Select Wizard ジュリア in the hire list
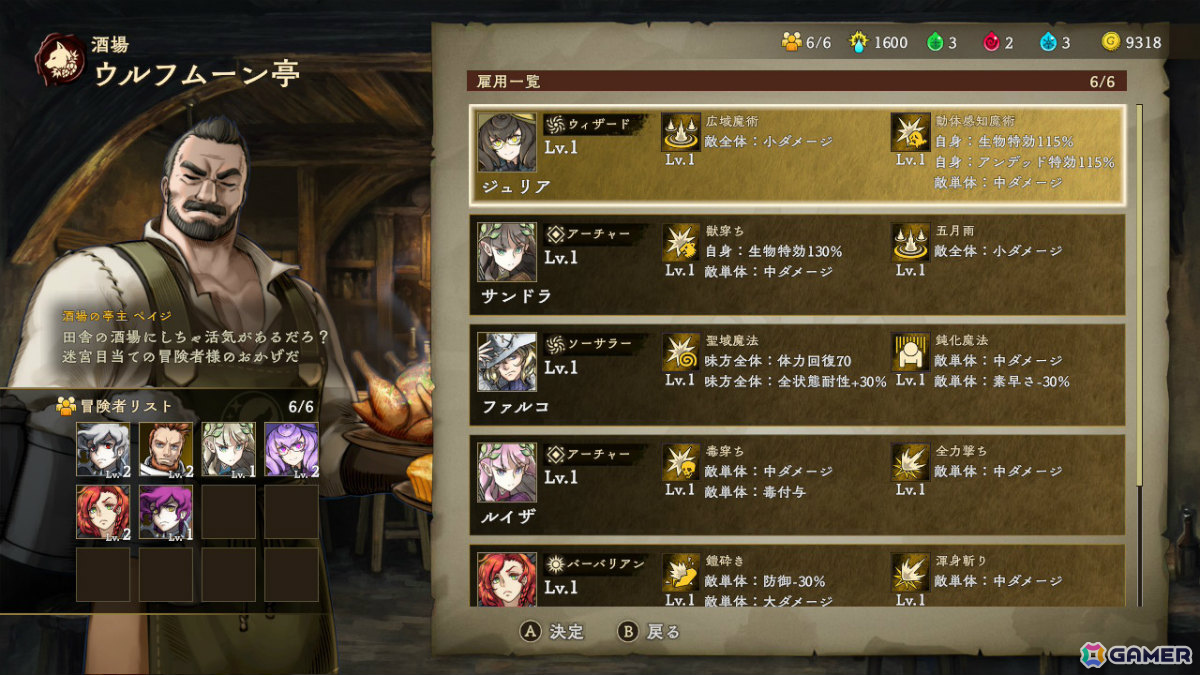This screenshot has height=675, width=1200. [797, 151]
